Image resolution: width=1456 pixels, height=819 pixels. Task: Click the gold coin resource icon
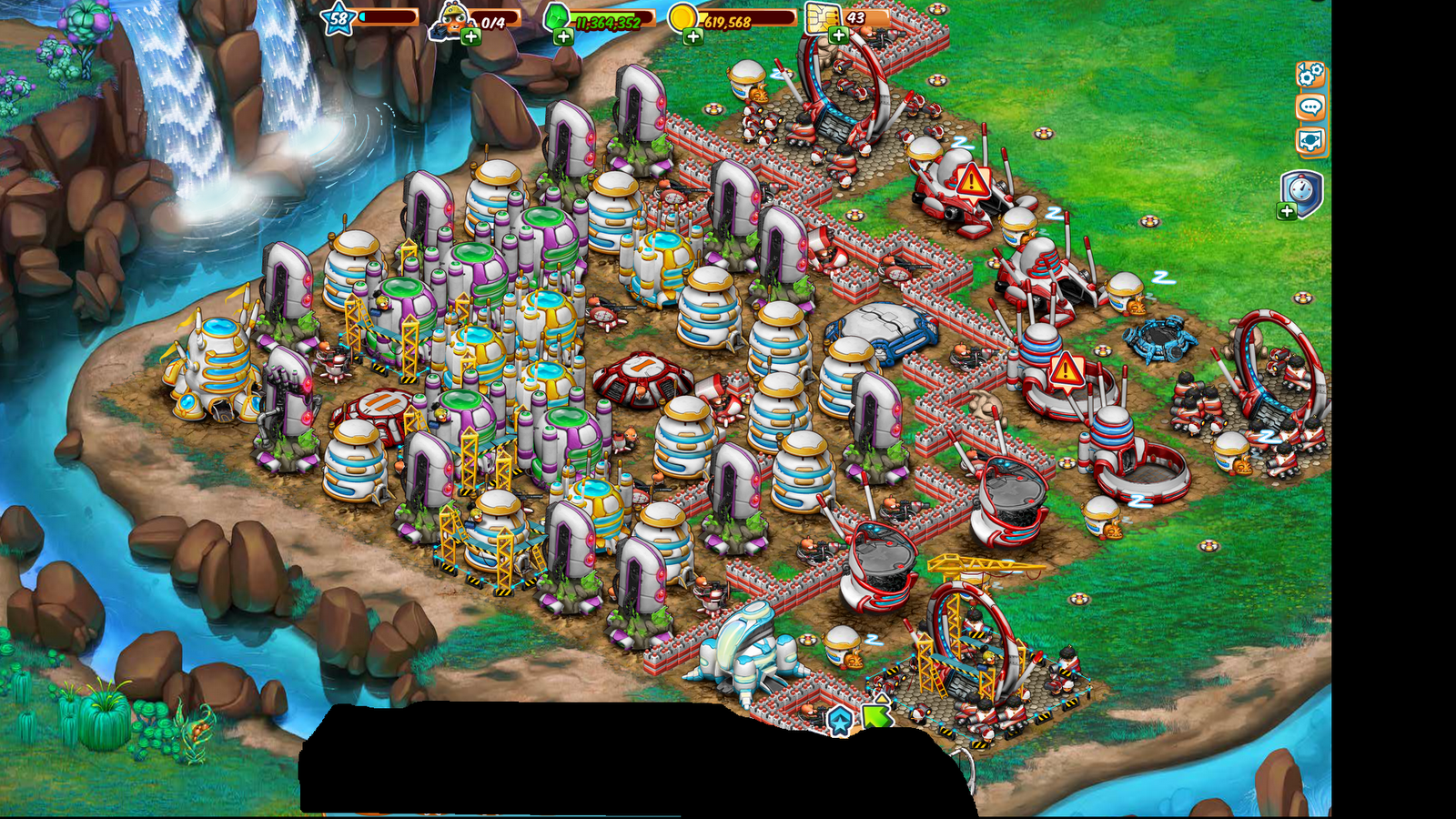tap(683, 19)
